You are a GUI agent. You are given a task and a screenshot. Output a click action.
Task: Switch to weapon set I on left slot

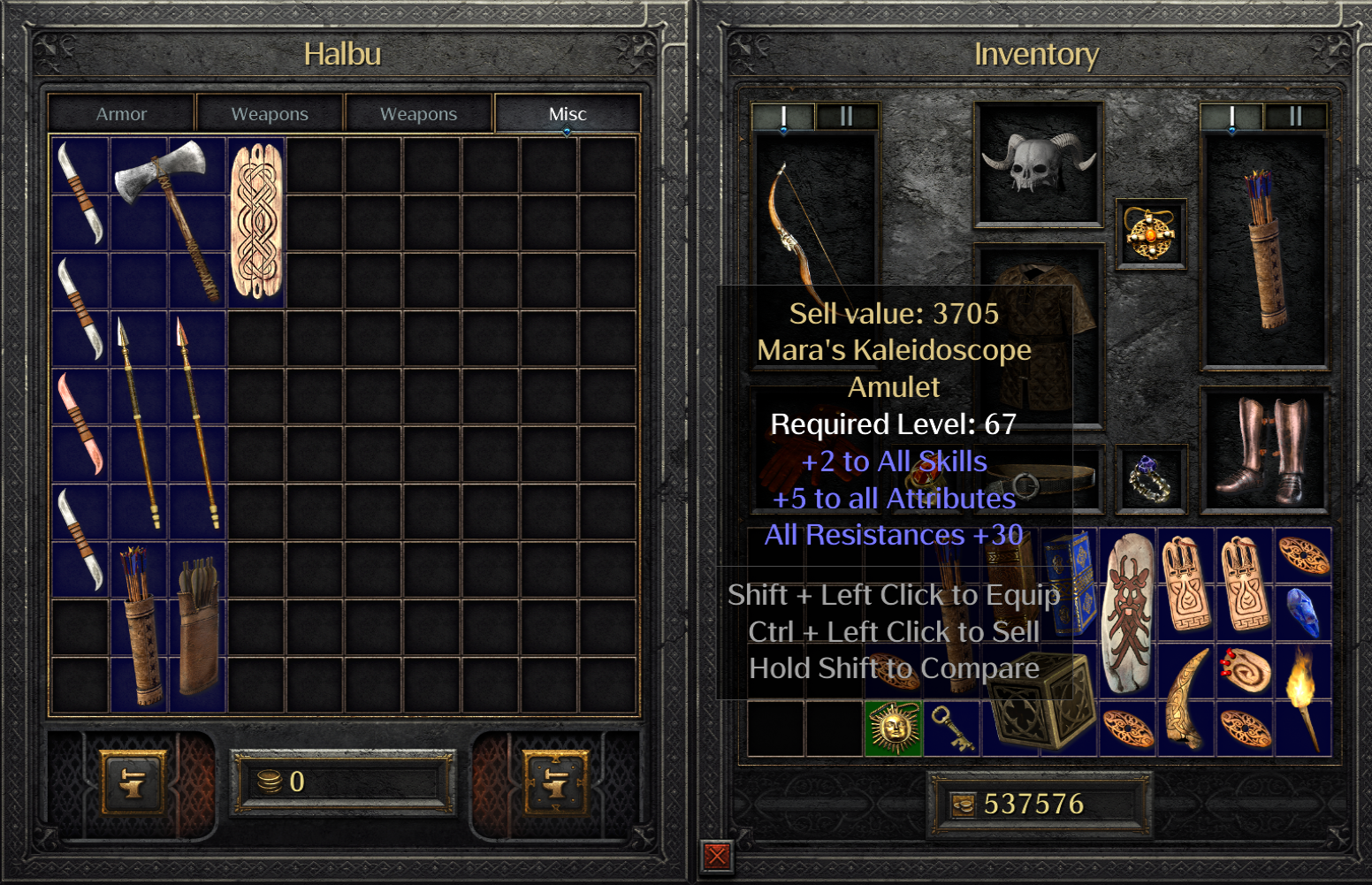[x=783, y=115]
